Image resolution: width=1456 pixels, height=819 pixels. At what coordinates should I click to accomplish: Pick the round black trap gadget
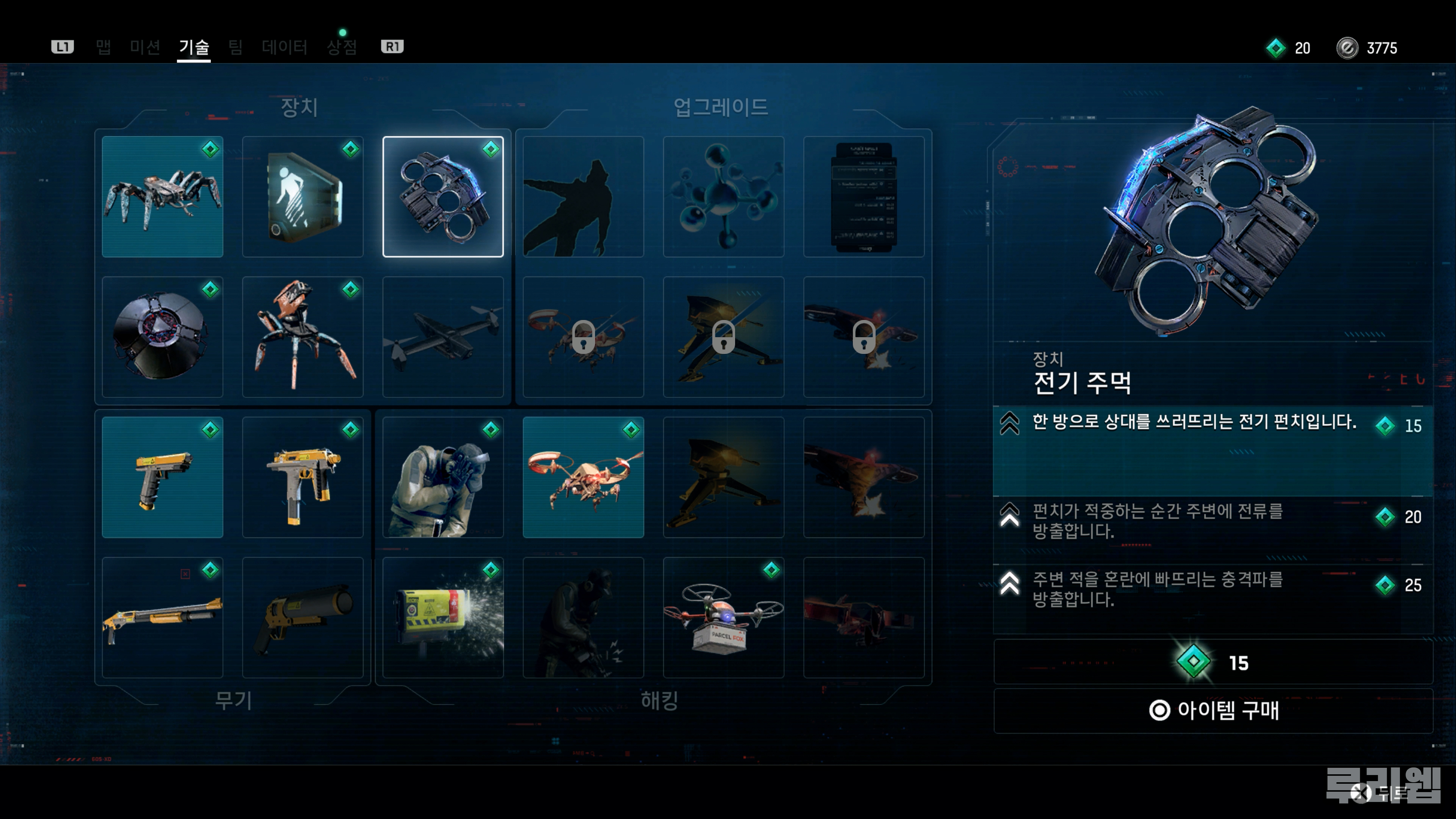(163, 337)
